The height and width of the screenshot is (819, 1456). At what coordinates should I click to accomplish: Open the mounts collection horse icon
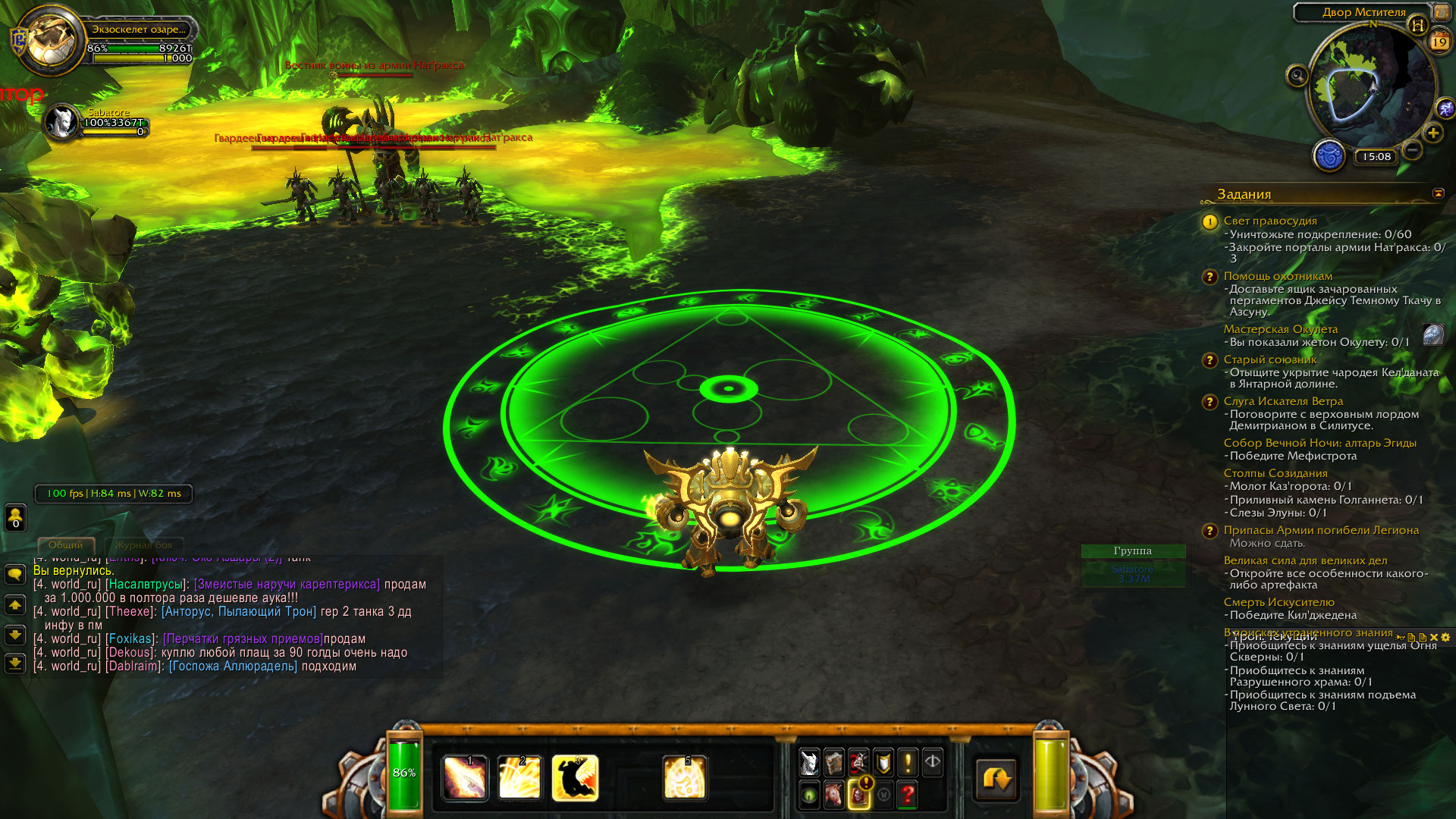[834, 795]
